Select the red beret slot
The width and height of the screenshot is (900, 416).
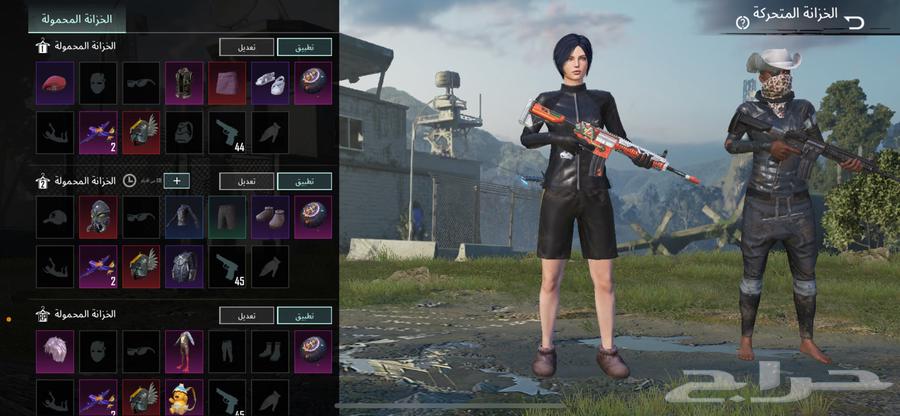tap(55, 83)
